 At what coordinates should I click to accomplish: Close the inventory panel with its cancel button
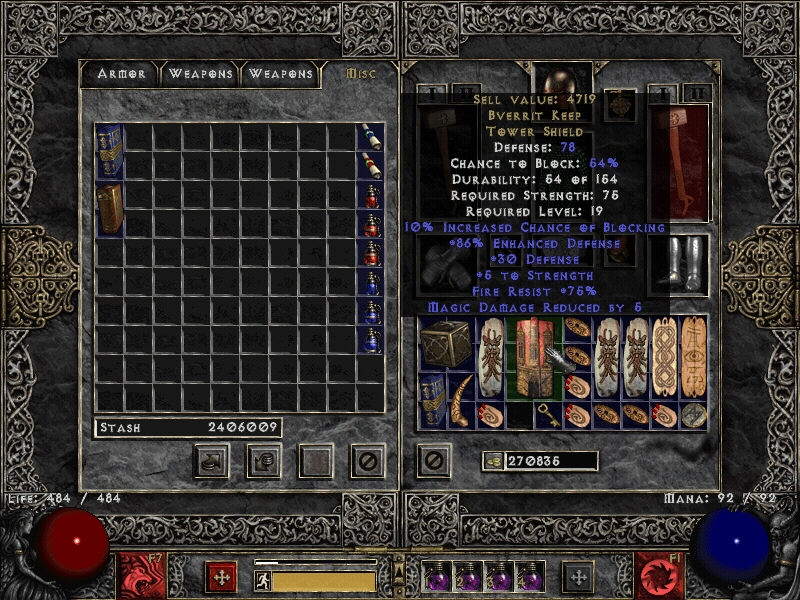point(433,460)
